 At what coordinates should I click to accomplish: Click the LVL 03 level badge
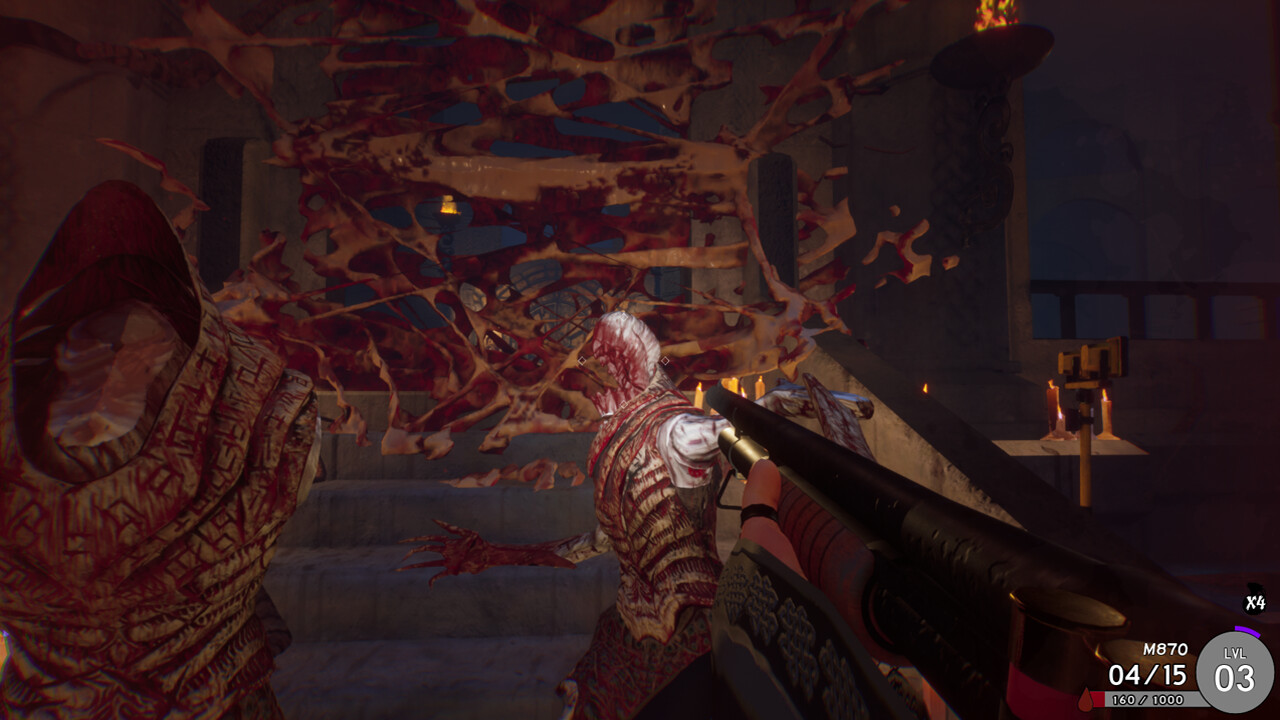1236,669
